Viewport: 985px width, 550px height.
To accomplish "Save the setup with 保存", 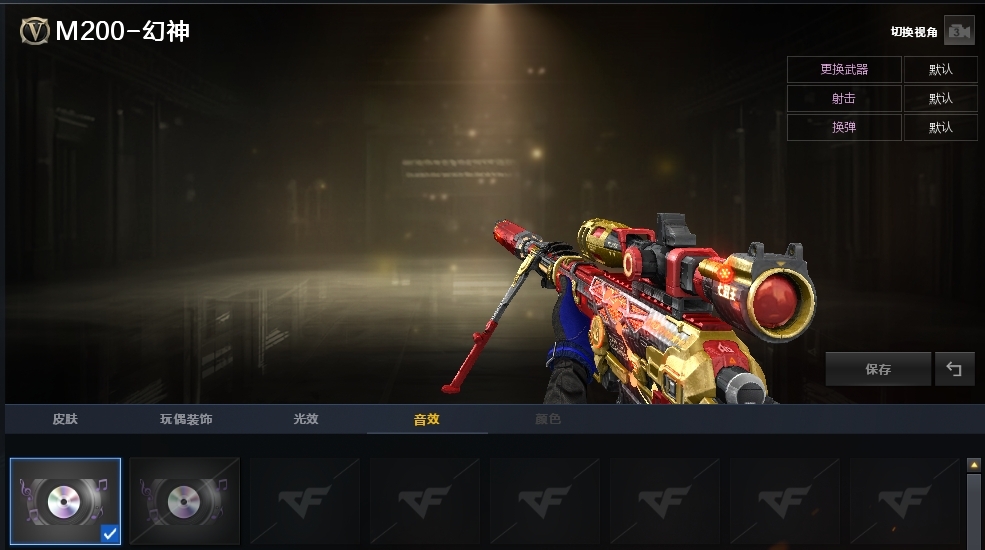I will tap(878, 370).
